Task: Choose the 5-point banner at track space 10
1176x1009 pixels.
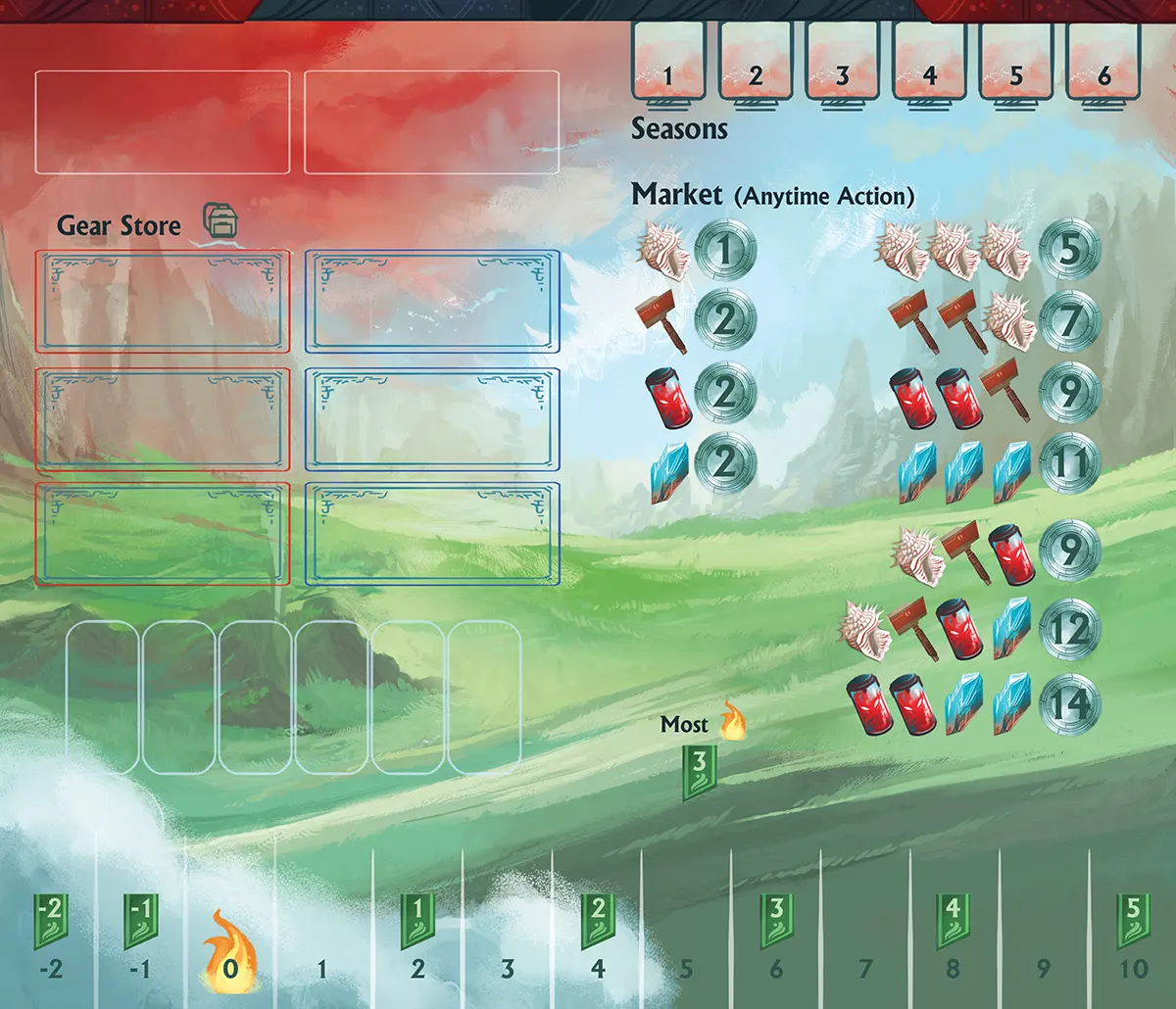Action: tap(1133, 921)
